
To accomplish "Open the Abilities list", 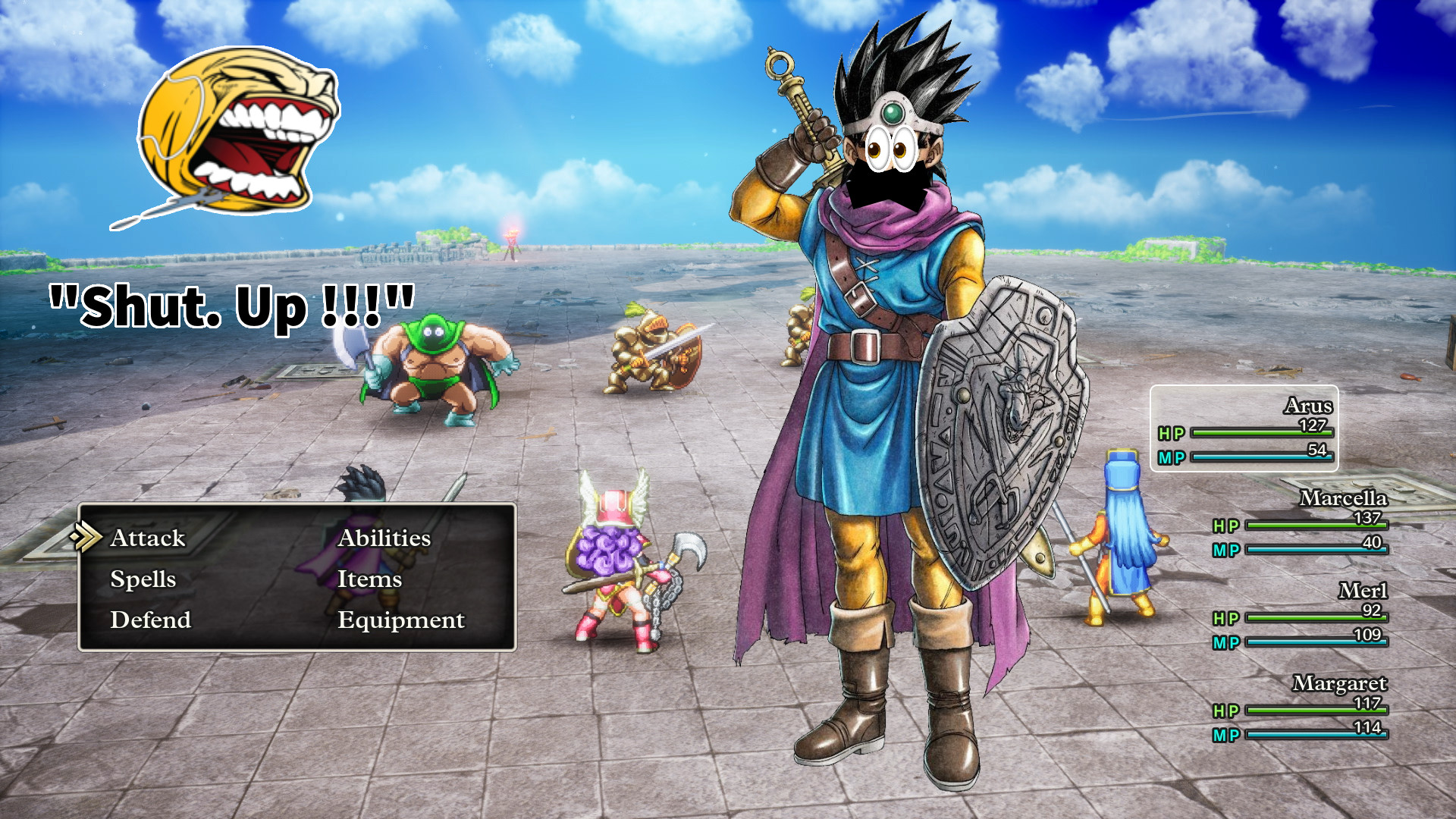I will click(383, 538).
